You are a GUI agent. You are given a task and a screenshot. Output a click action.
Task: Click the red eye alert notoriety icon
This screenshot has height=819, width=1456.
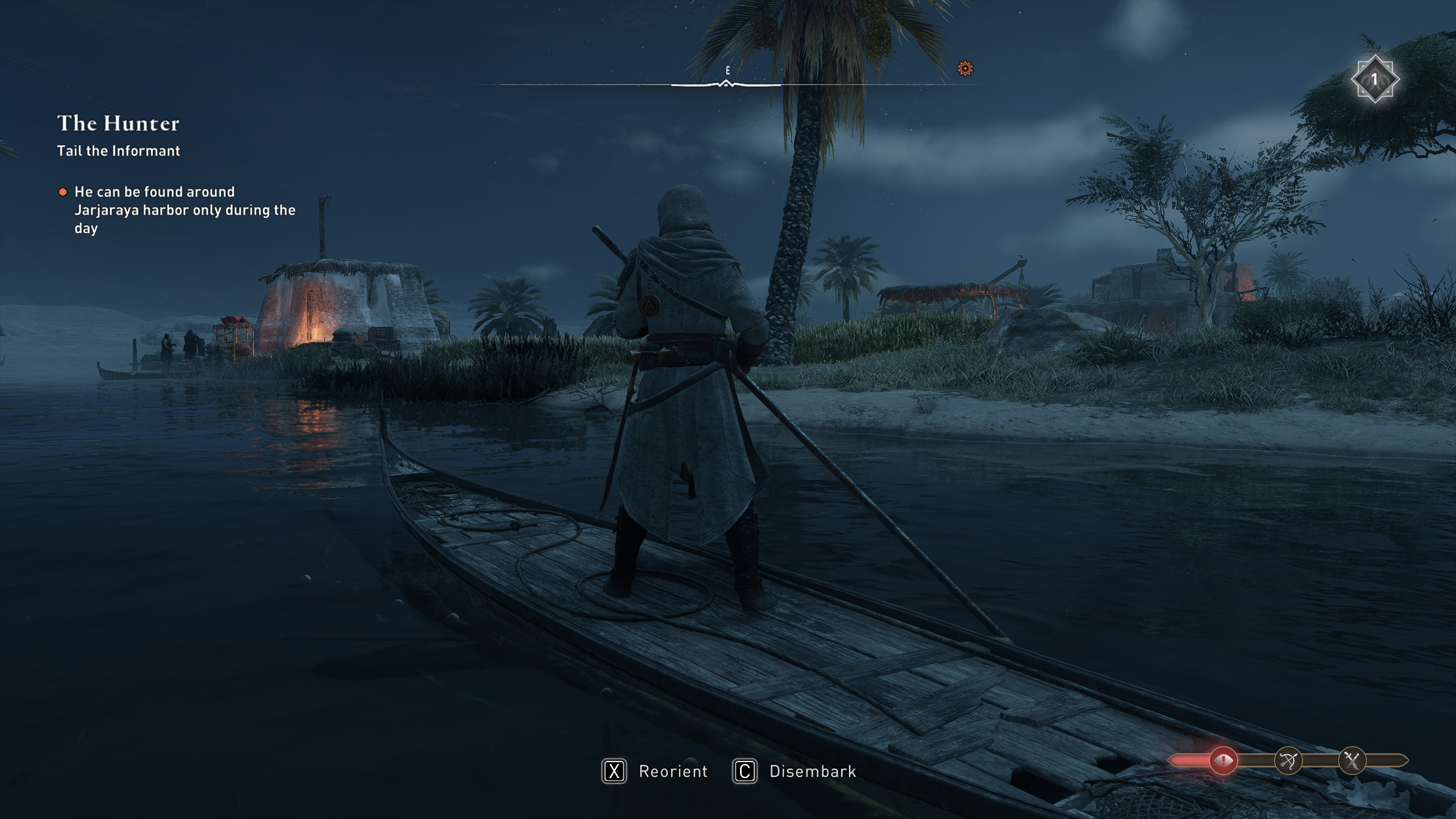pos(1223,760)
